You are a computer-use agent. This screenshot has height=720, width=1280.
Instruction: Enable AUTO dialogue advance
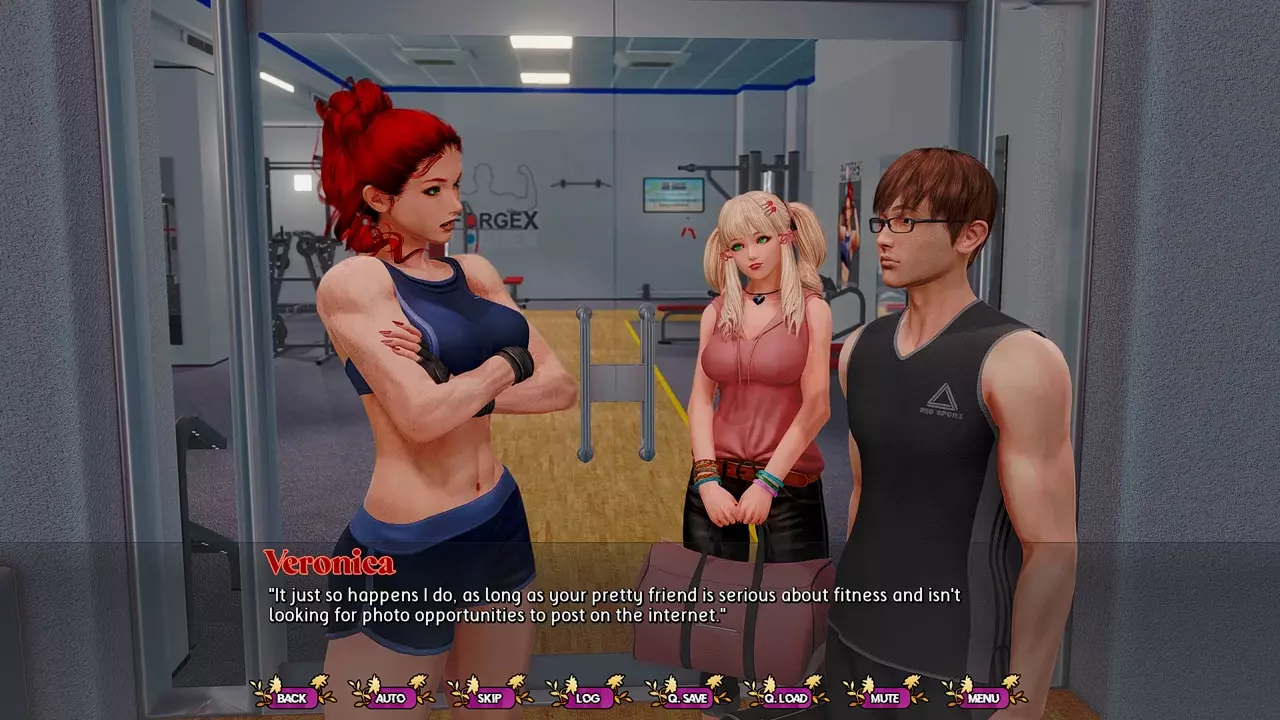[x=391, y=697]
